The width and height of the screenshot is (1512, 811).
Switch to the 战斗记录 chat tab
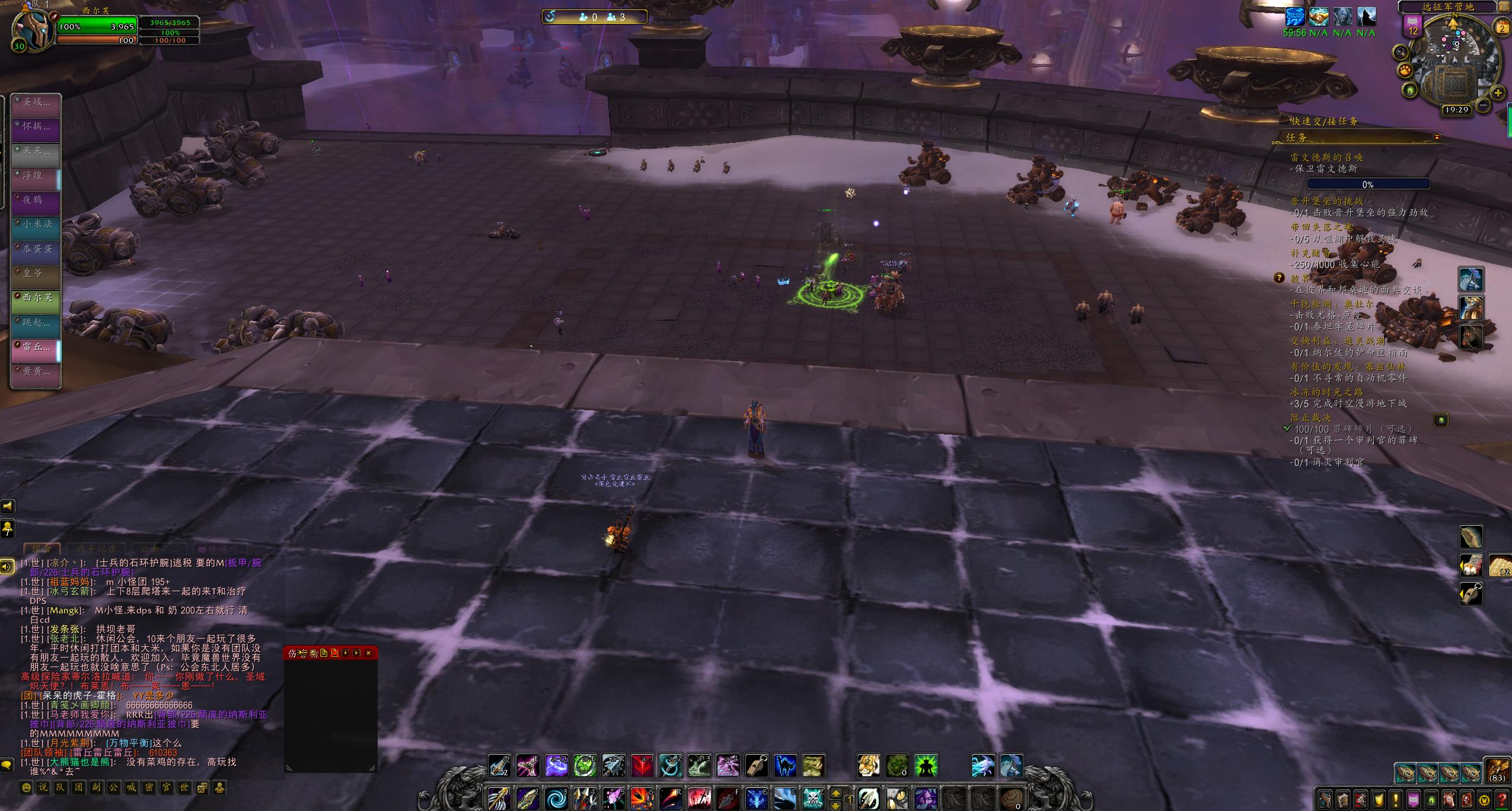[x=95, y=549]
